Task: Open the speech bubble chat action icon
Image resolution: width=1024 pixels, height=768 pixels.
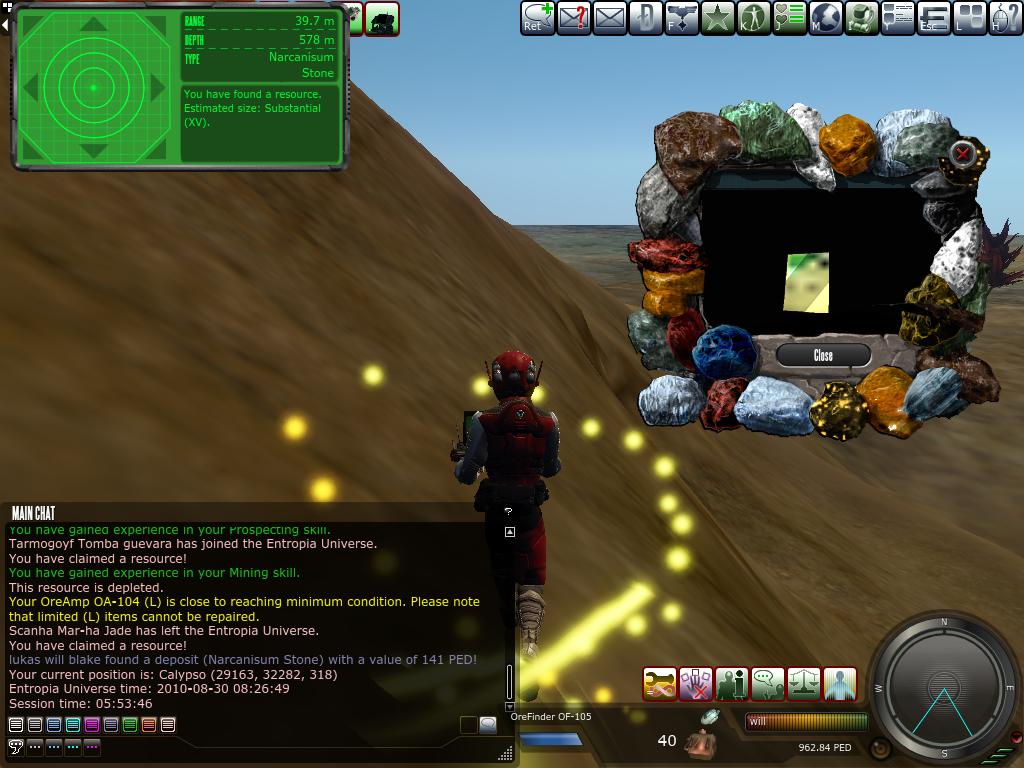Action: click(768, 684)
